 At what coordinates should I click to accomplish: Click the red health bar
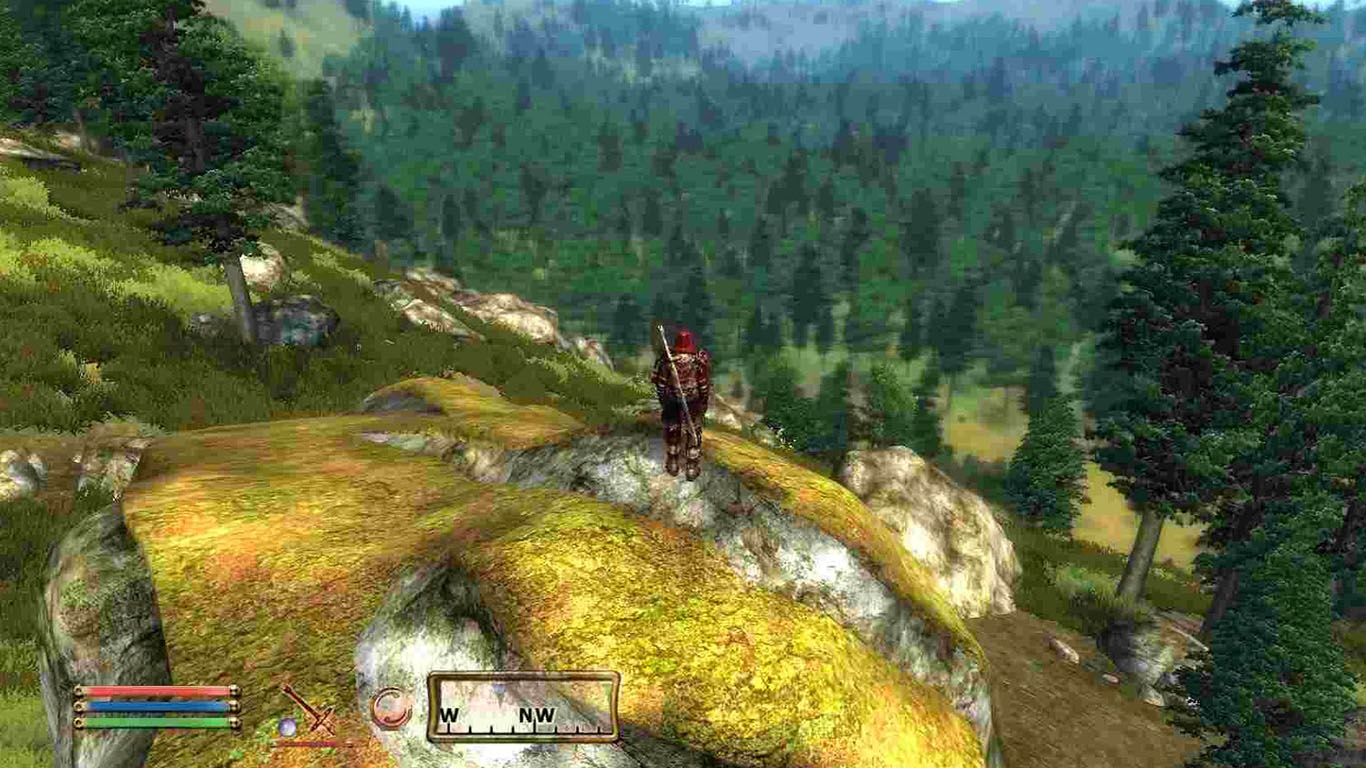pos(155,689)
